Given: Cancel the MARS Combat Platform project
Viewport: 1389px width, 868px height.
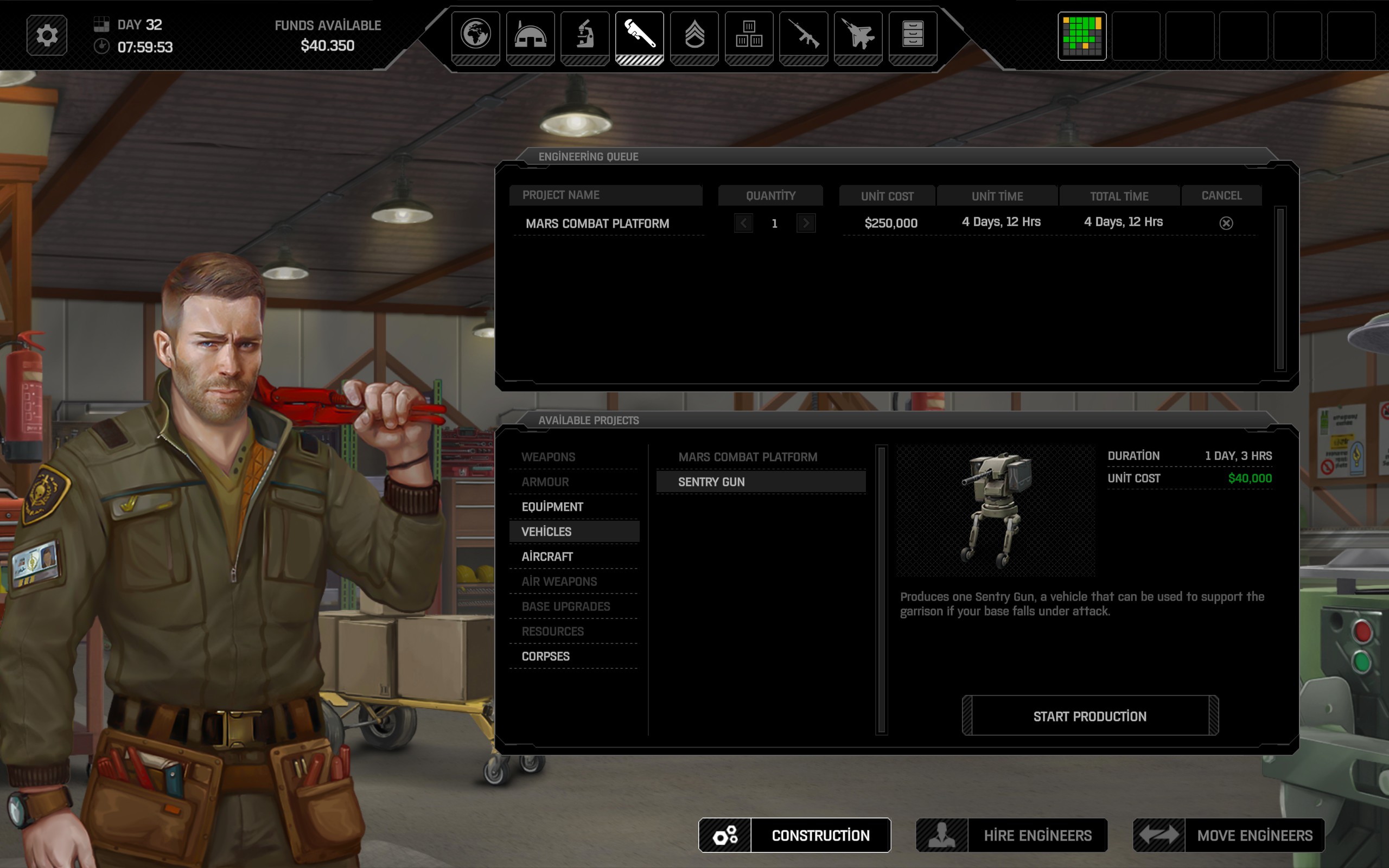Looking at the screenshot, I should 1226,223.
